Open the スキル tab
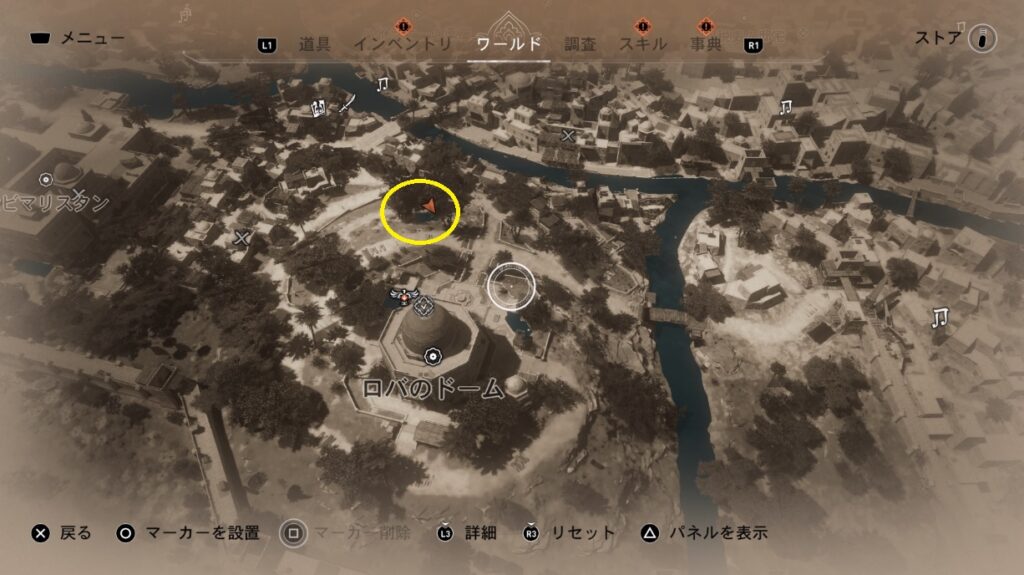This screenshot has width=1024, height=575. [644, 44]
